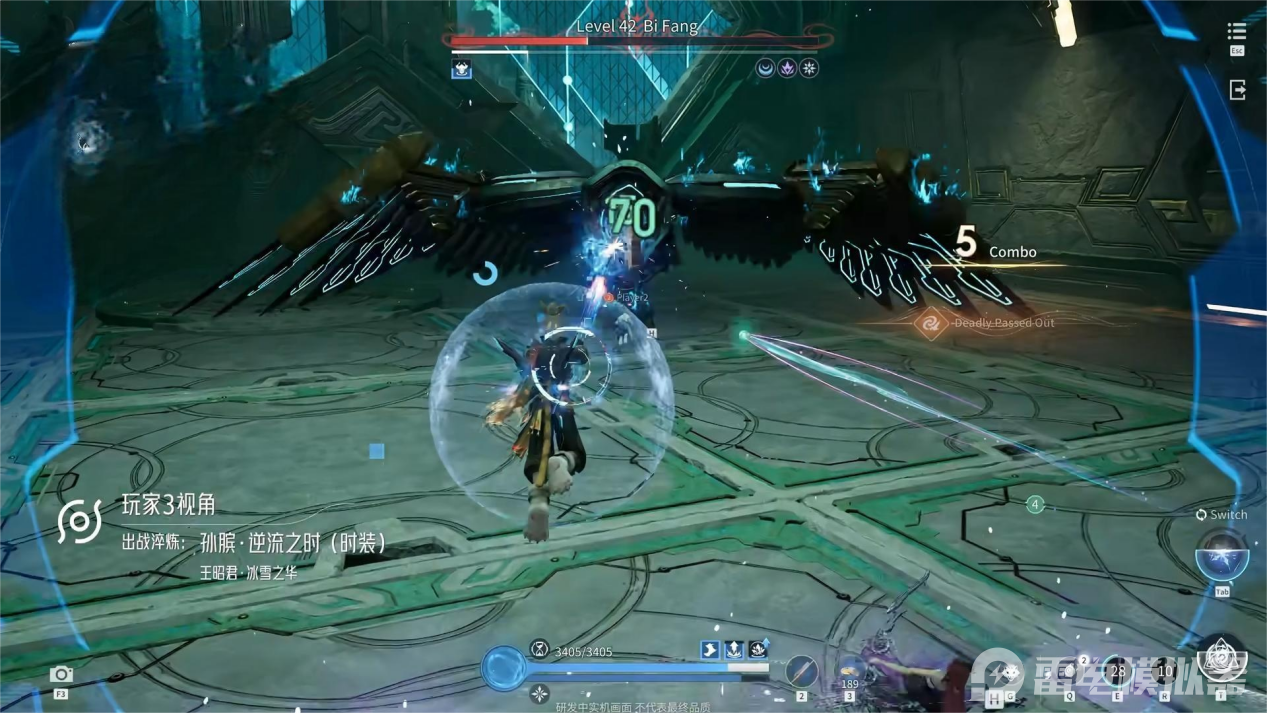Inspect the boss snowflake status icon
The height and width of the screenshot is (713, 1267).
pos(809,69)
